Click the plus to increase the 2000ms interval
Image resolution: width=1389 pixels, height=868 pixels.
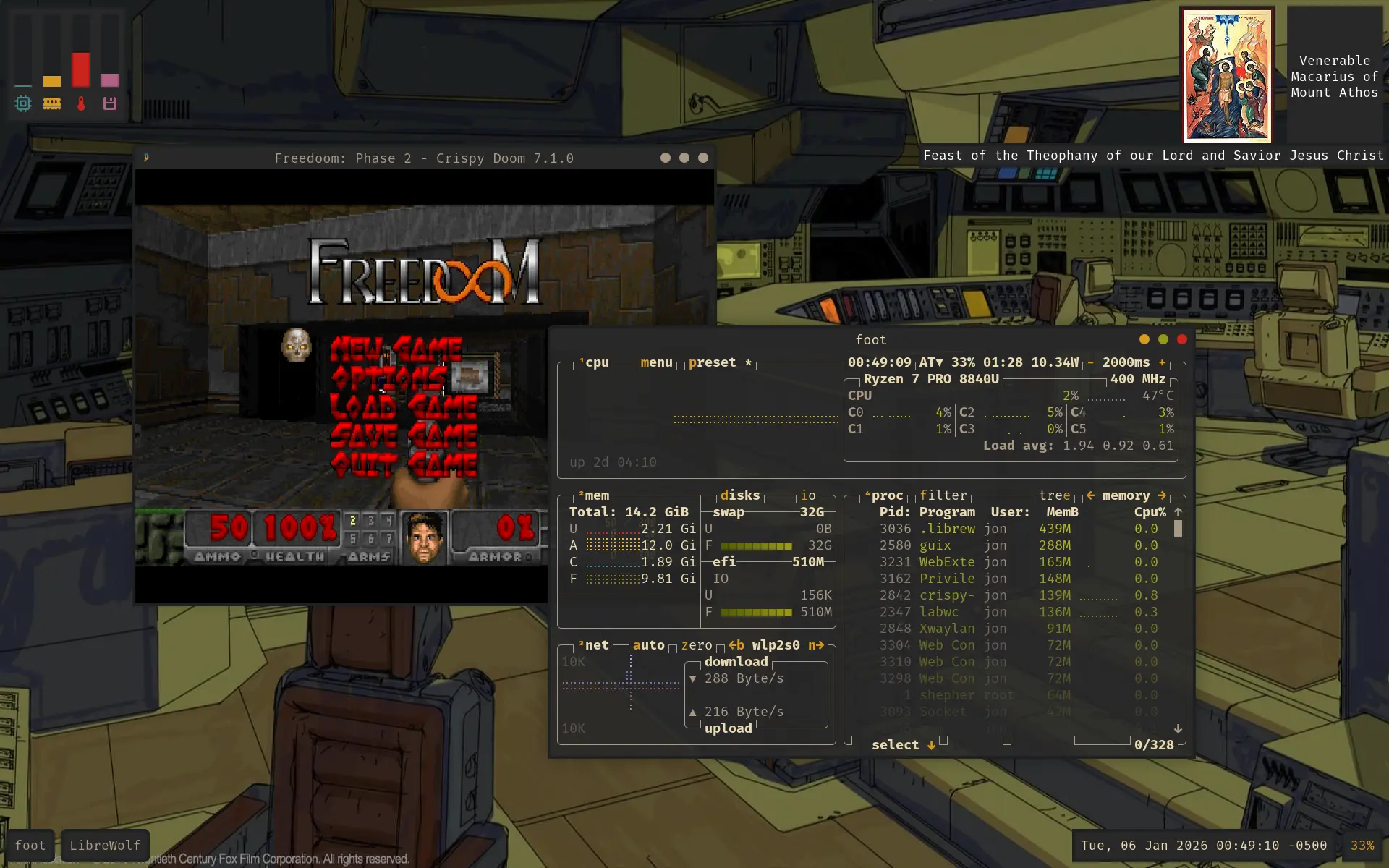click(1162, 362)
